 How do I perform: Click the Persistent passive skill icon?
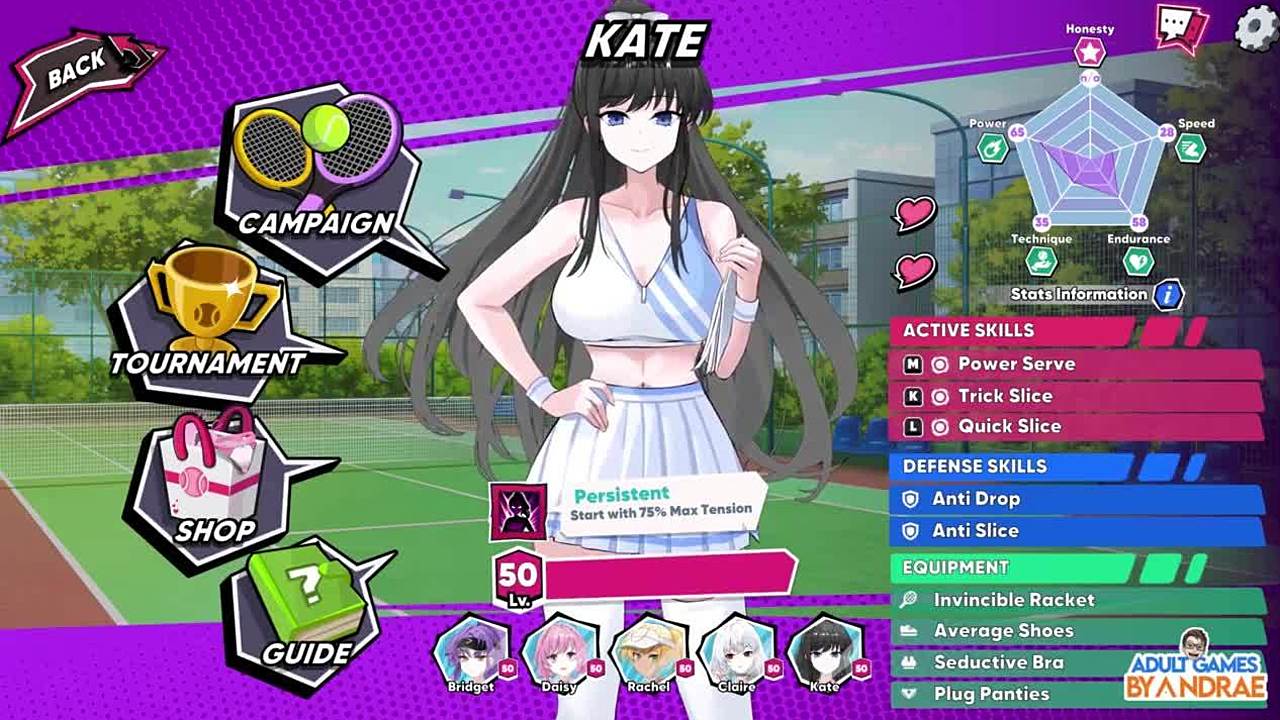coord(518,511)
